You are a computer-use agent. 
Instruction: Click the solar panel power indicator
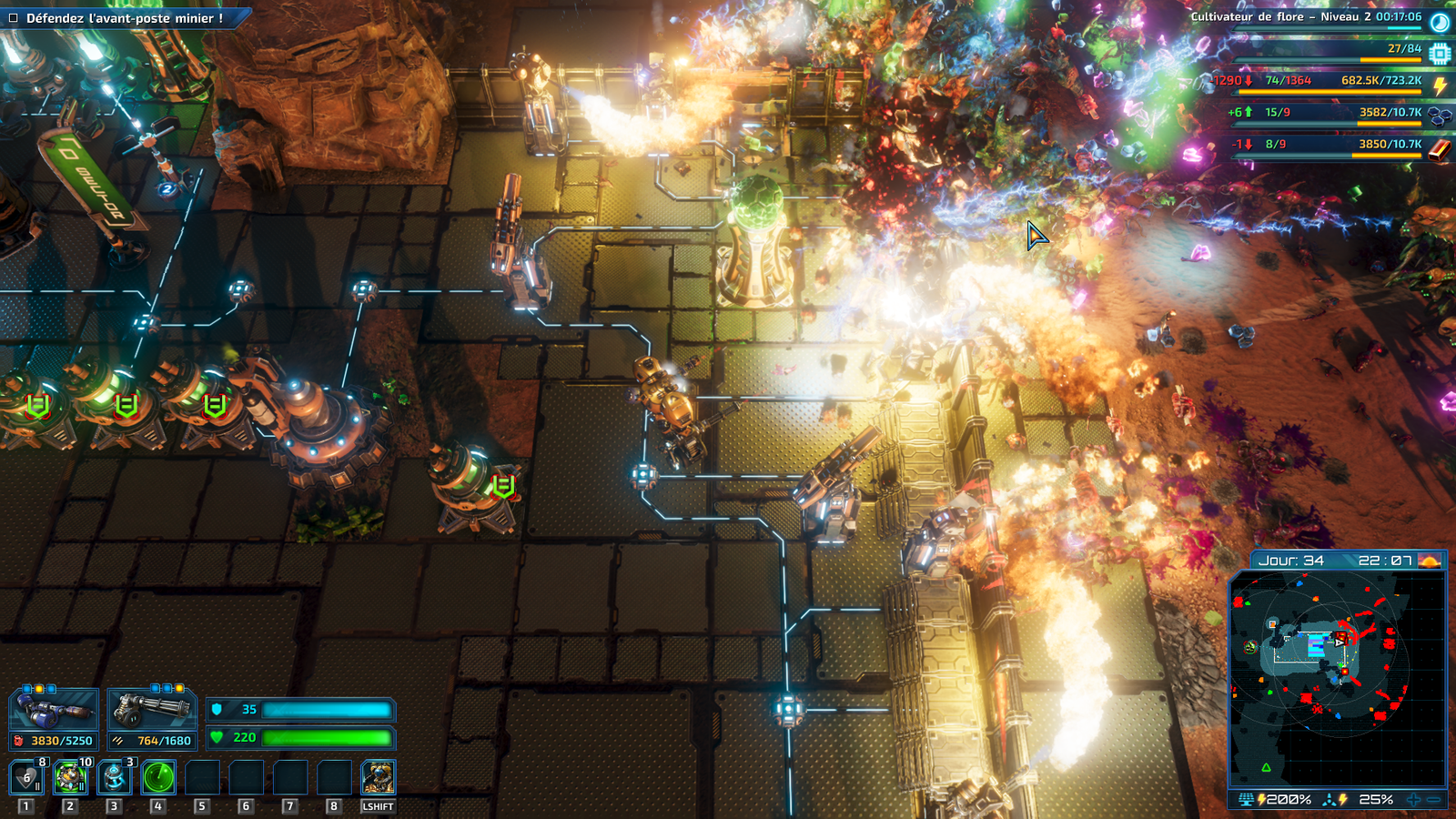pos(1247,800)
